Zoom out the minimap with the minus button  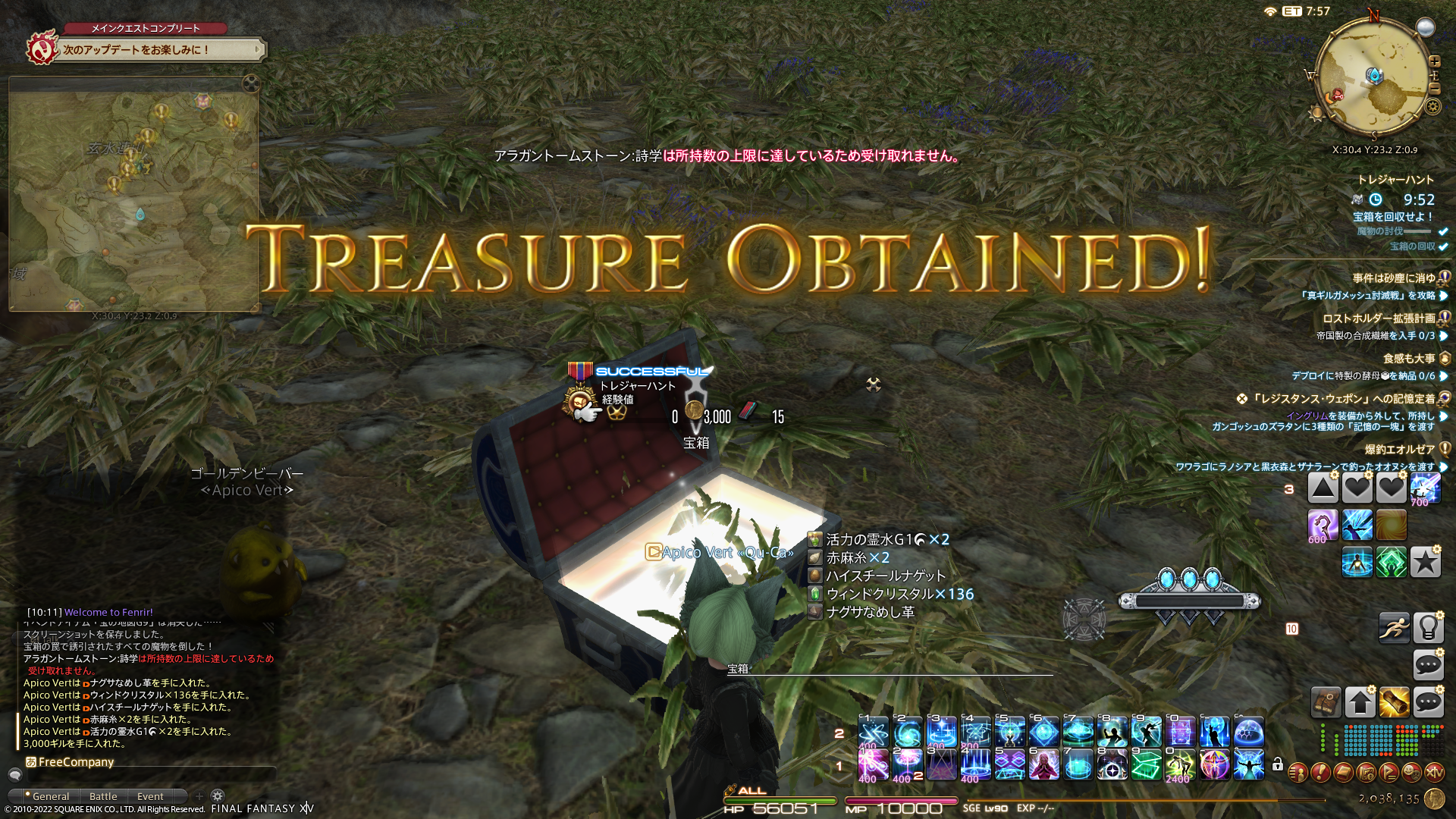point(1434,89)
